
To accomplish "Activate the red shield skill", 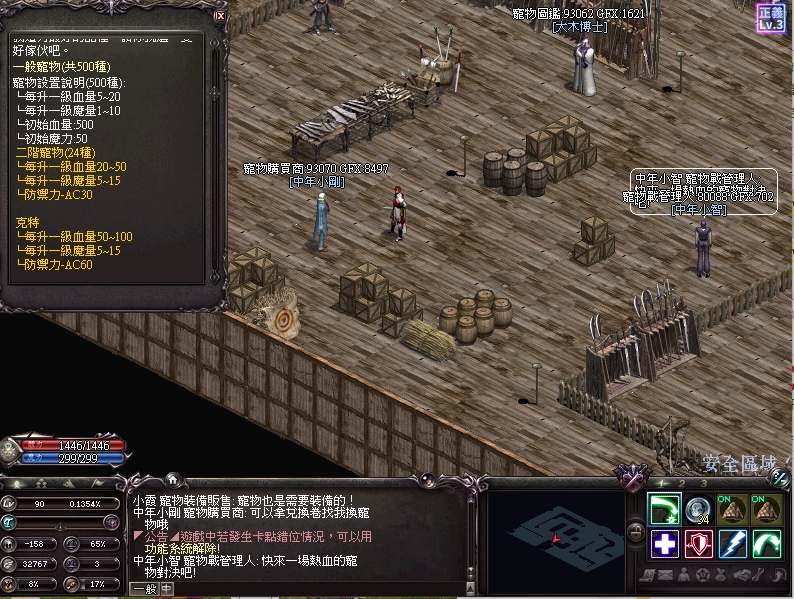I will pyautogui.click(x=699, y=544).
